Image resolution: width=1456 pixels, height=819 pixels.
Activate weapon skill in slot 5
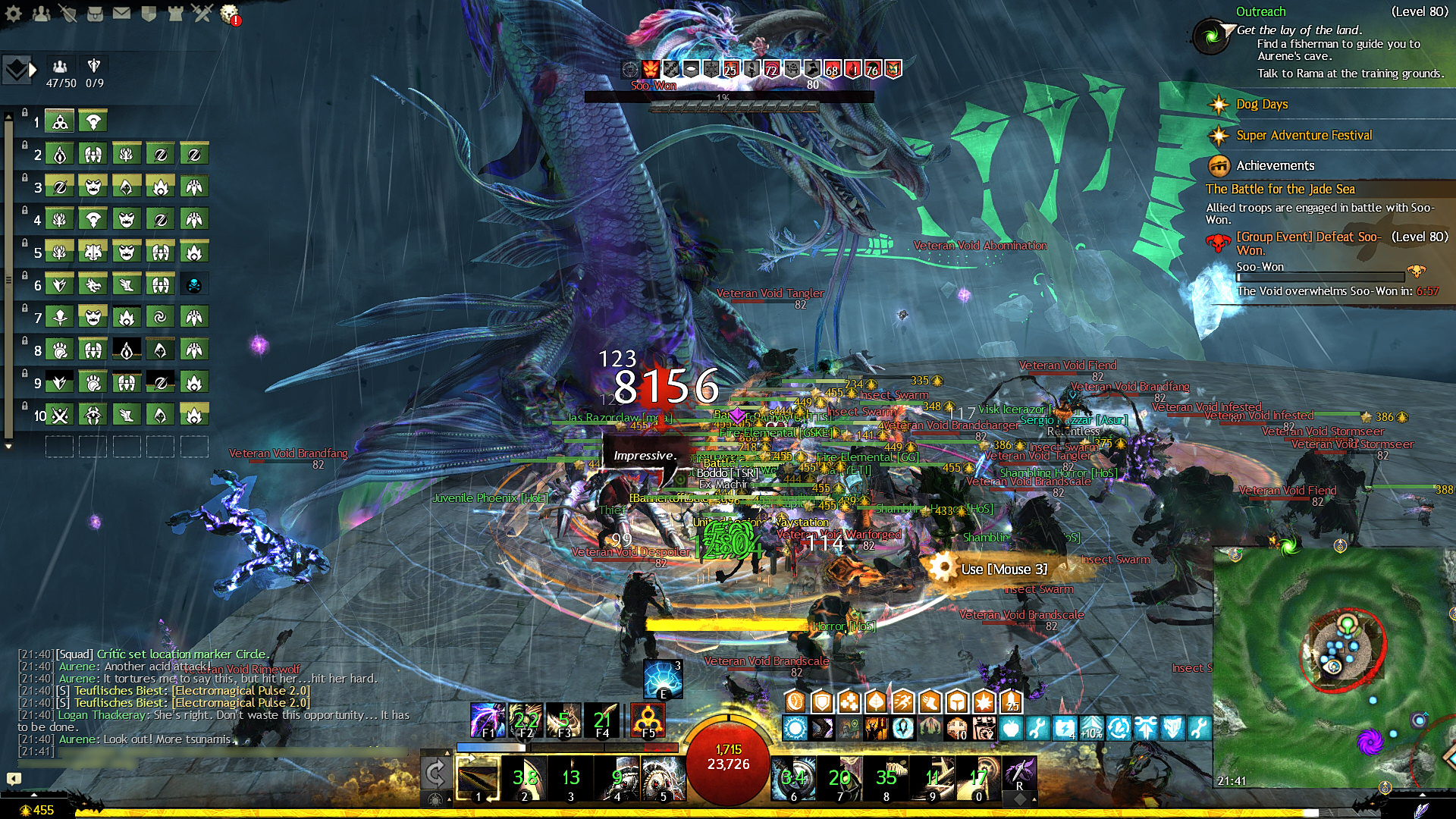(664, 778)
